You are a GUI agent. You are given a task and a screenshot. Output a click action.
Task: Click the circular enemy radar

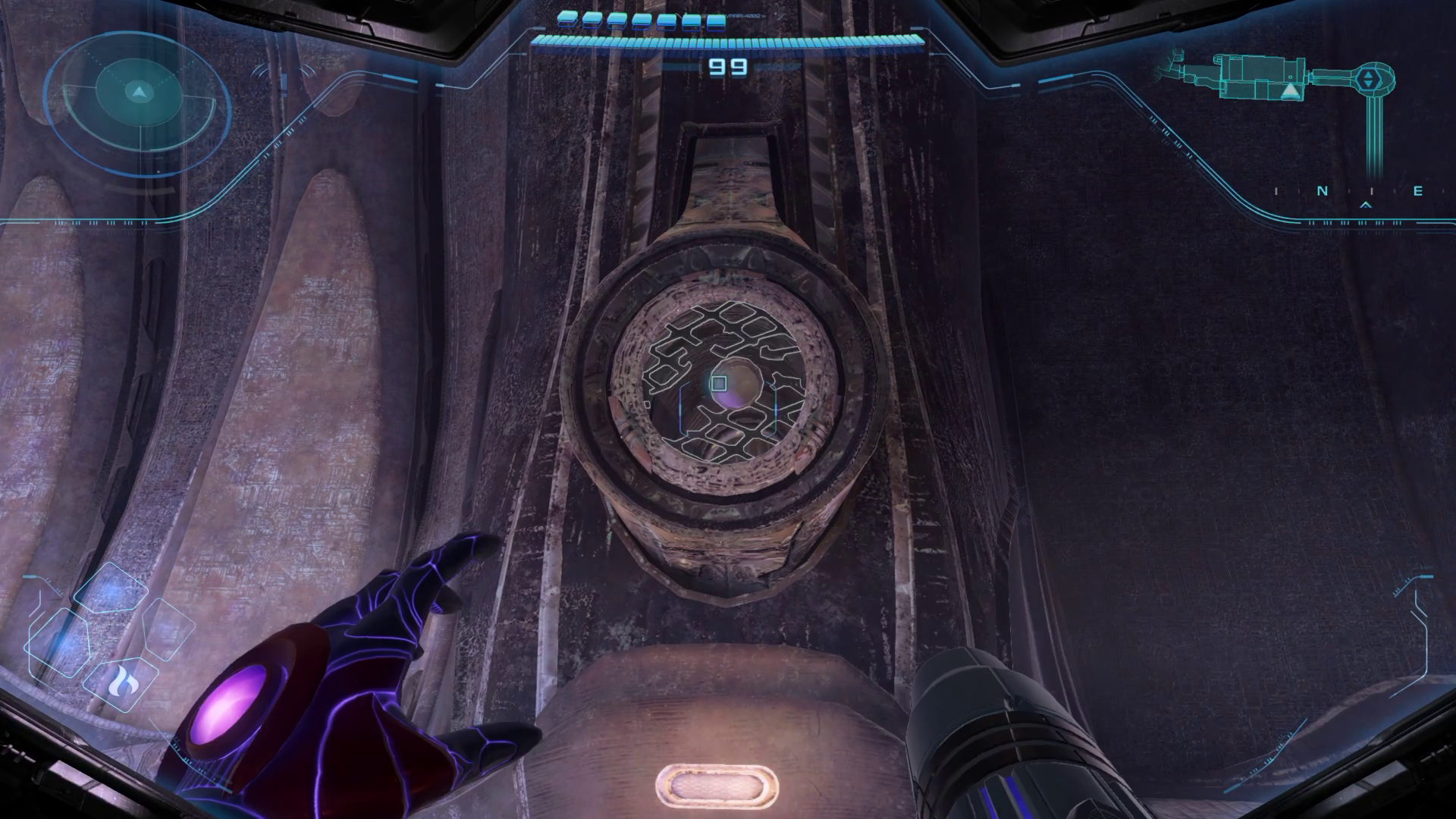pos(137,93)
